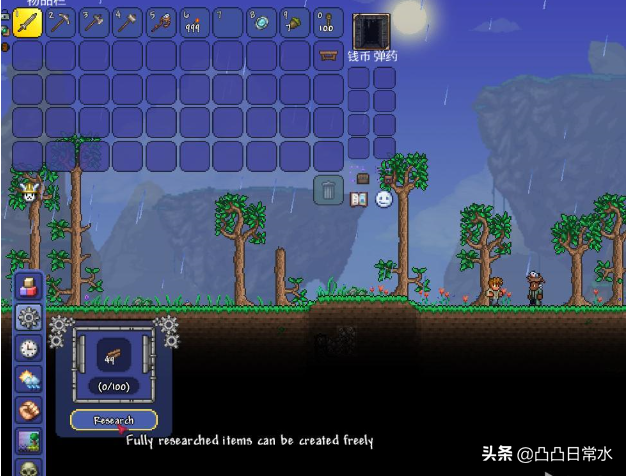Viewport: 627px width, 476px height.
Task: Click the trash can slot
Action: coord(328,189)
